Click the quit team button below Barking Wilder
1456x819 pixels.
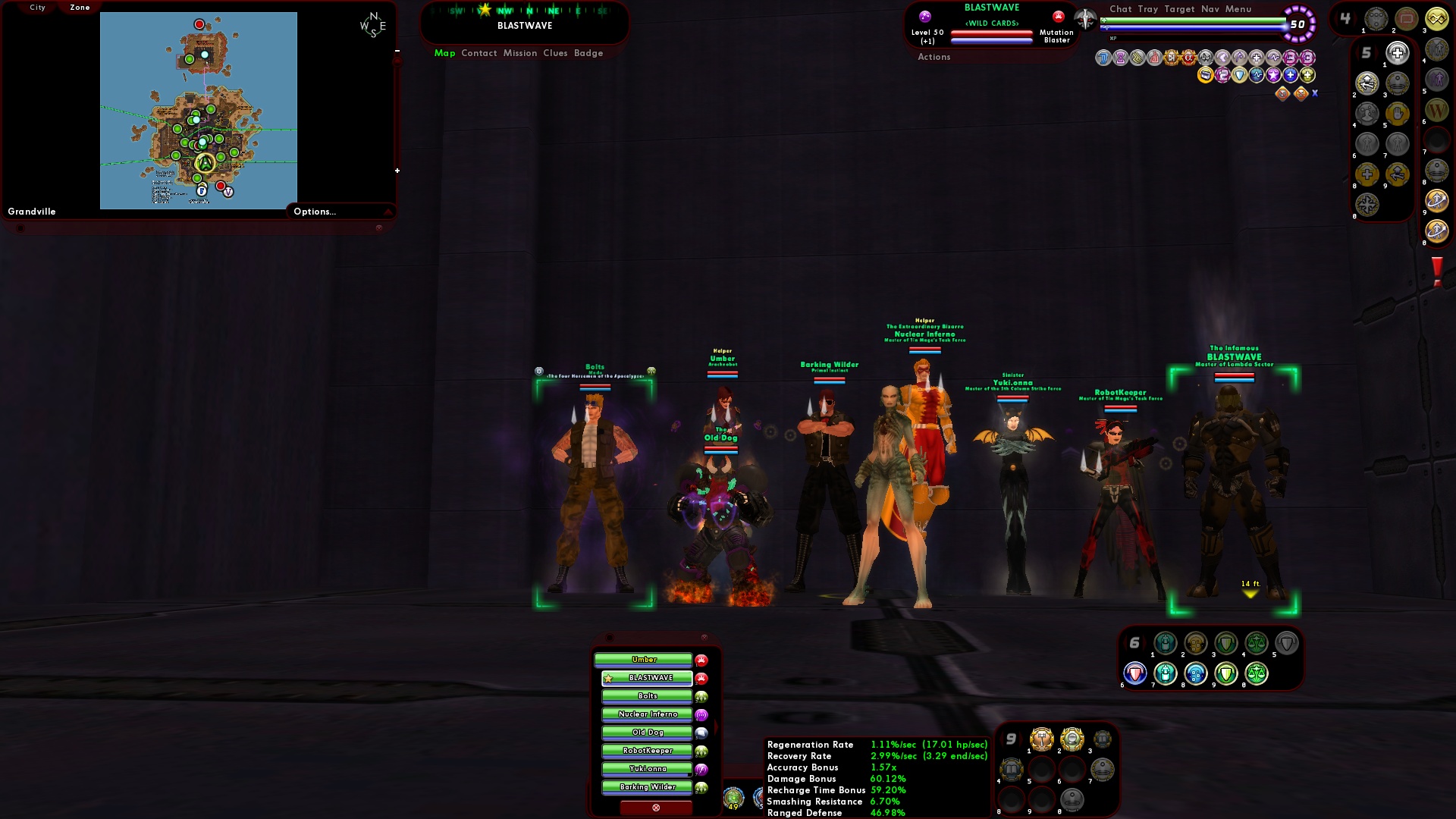click(x=656, y=808)
